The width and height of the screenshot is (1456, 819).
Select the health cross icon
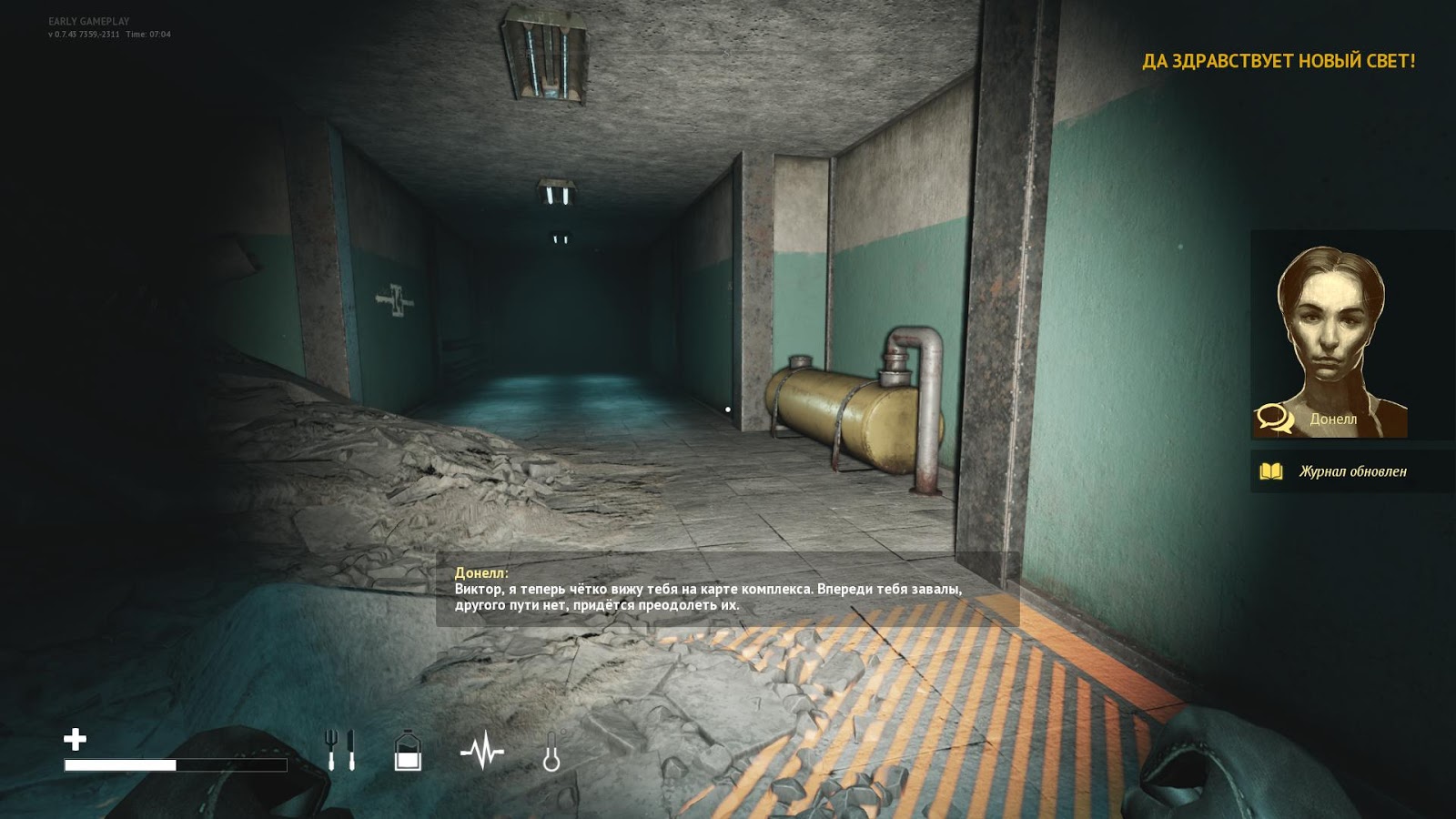(76, 740)
